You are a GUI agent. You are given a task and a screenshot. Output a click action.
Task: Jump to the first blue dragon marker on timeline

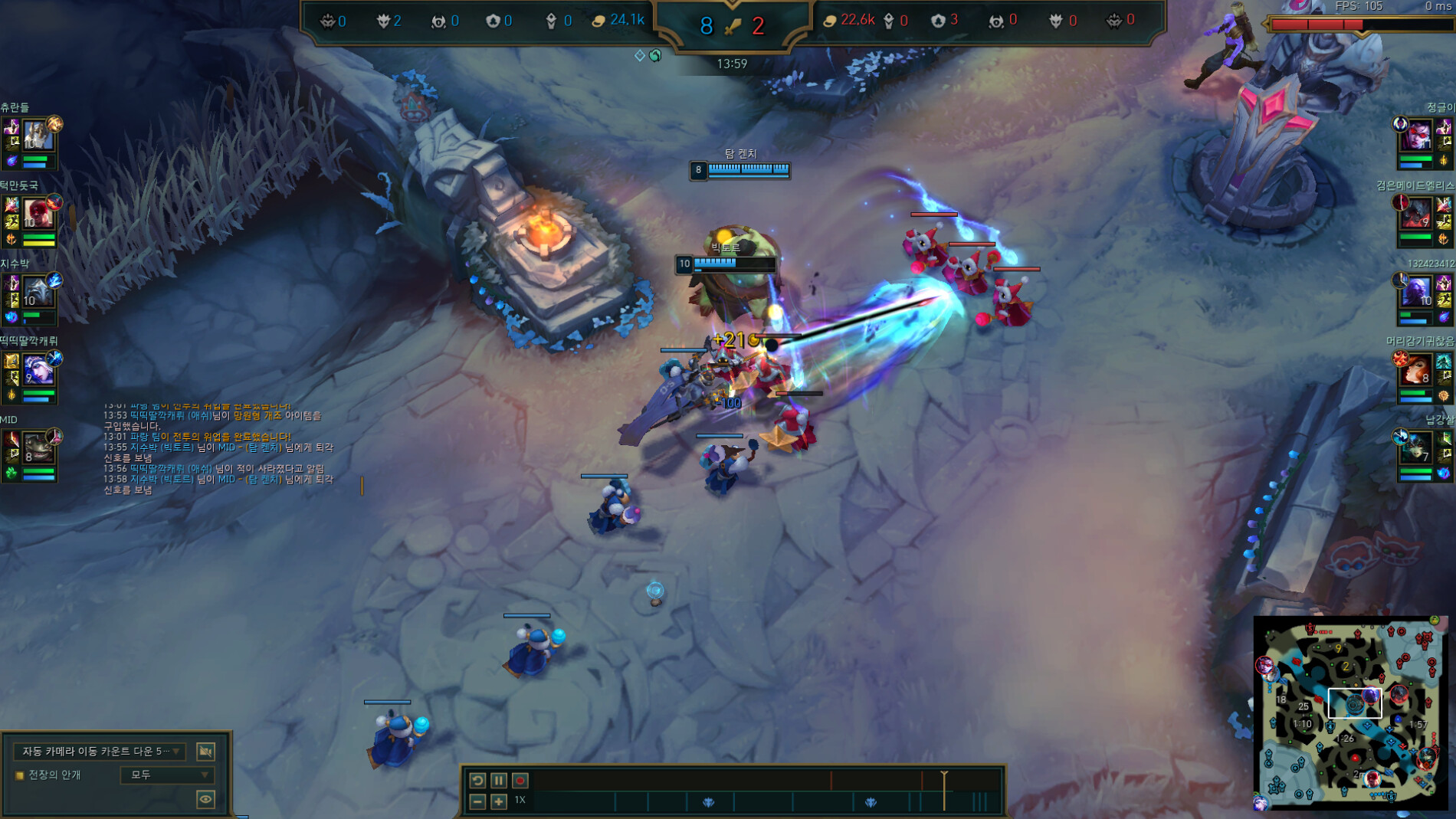point(708,802)
